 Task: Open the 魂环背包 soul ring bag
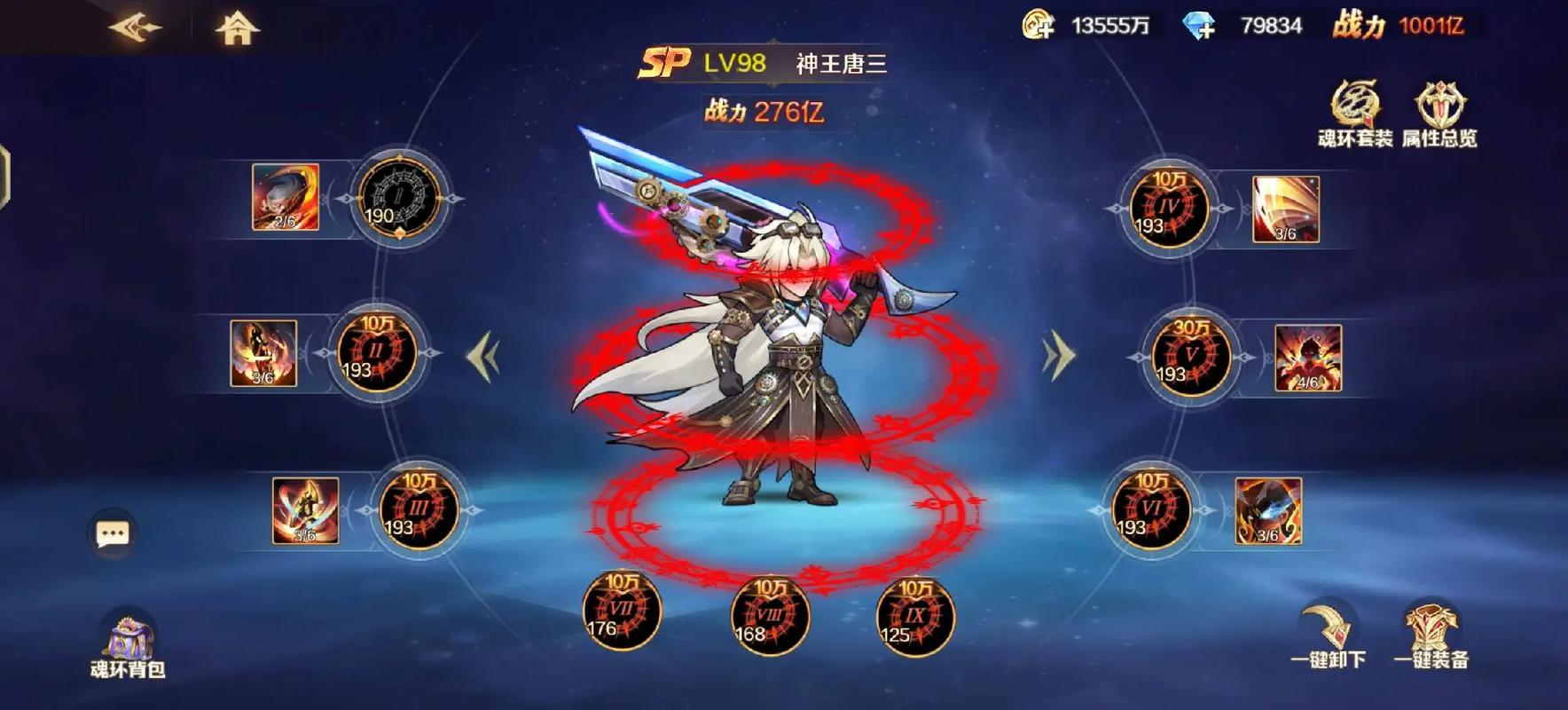(x=128, y=646)
